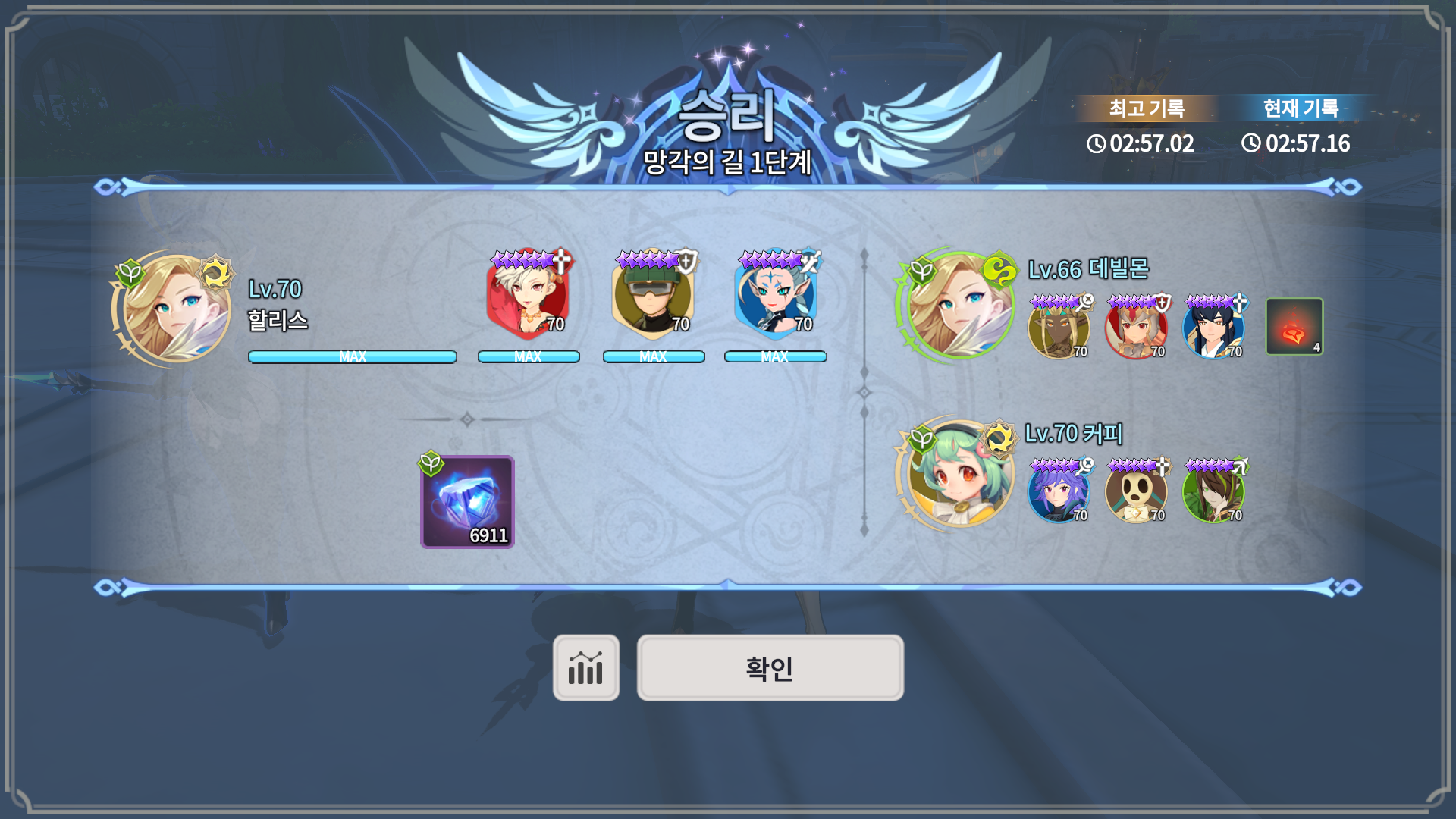The image size is (1456, 819).
Task: Click the purple-haired hero in 커피's team
Action: click(1059, 491)
